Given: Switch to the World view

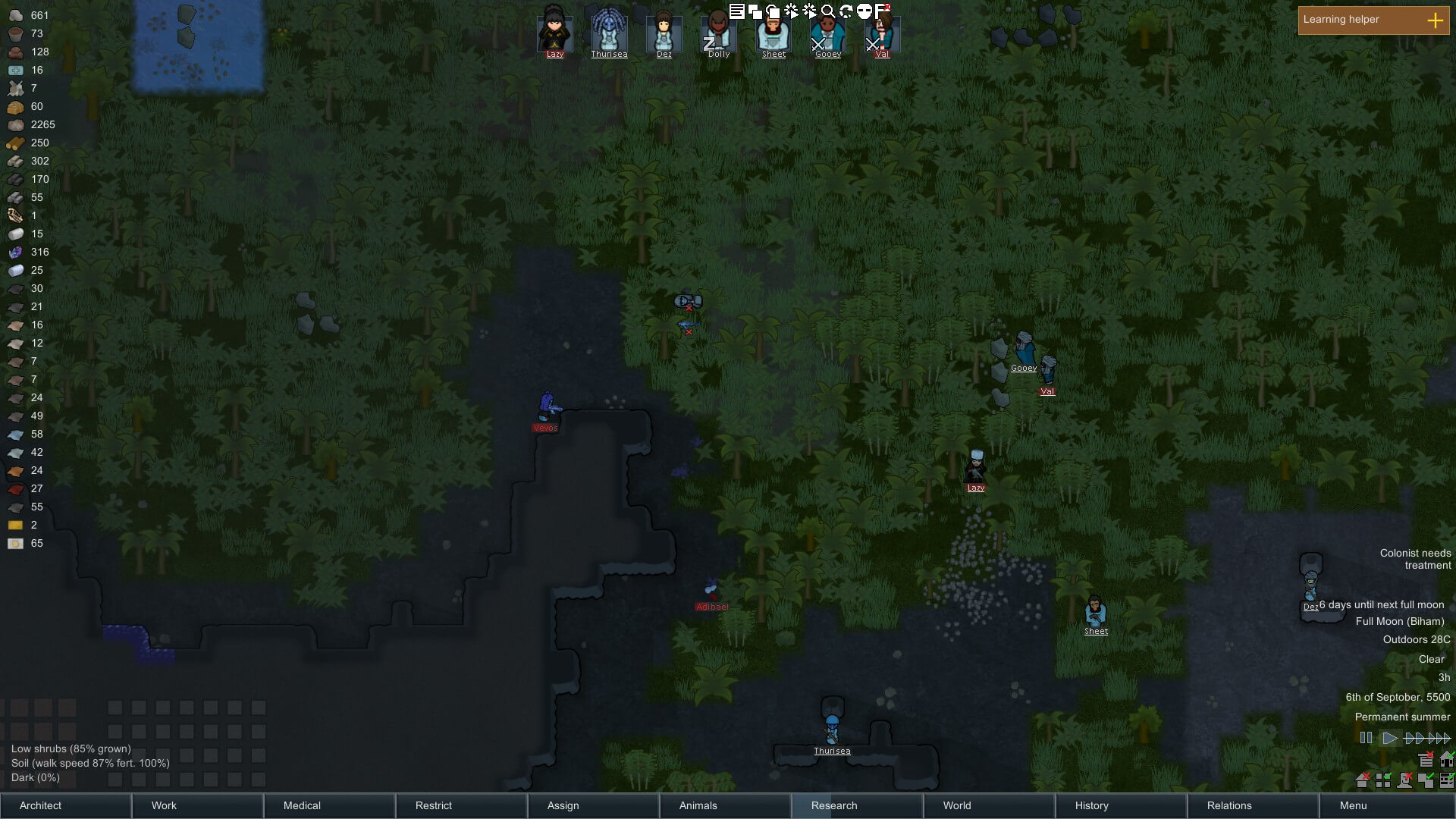Looking at the screenshot, I should pos(990,805).
